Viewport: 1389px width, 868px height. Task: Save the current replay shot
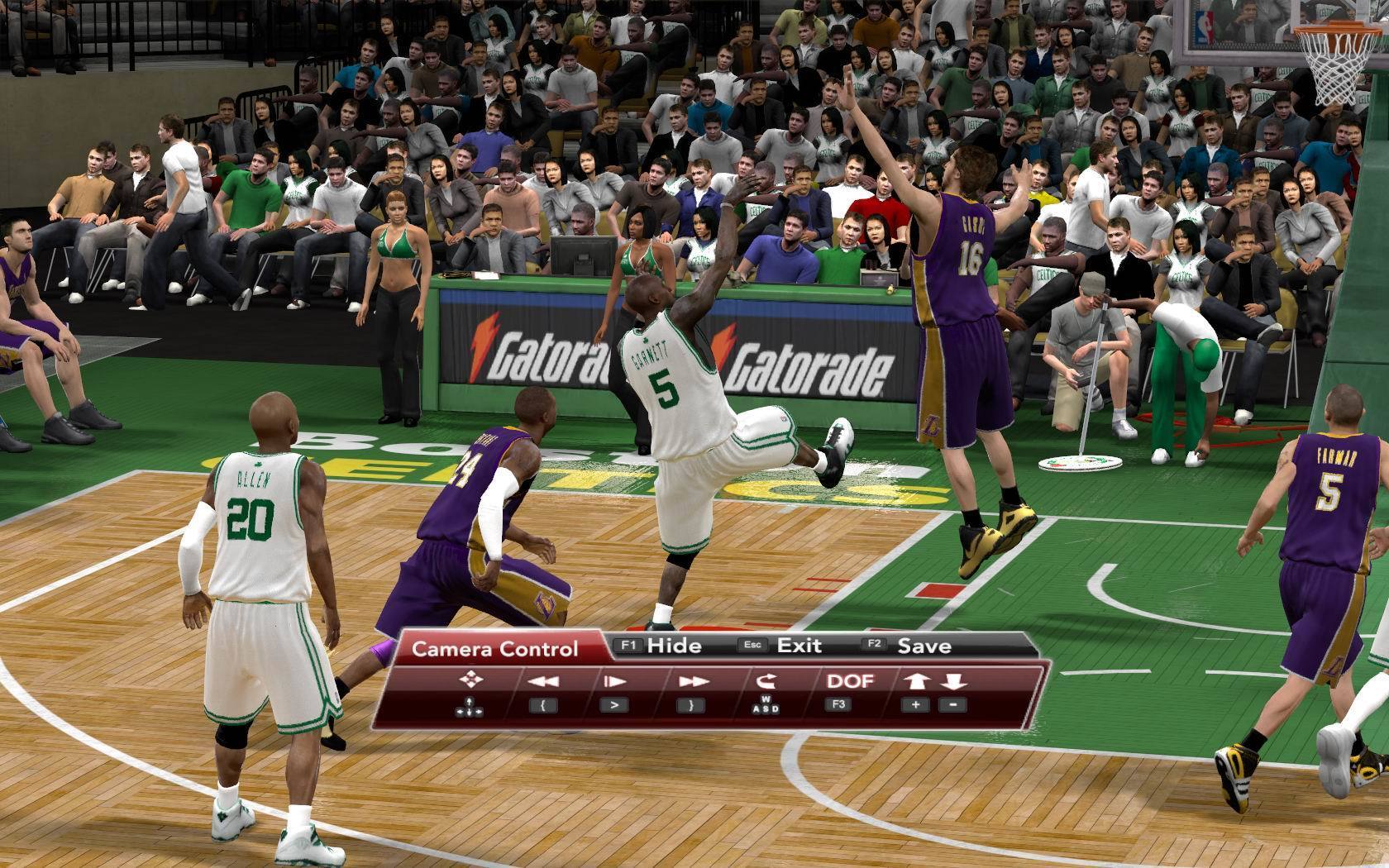[911, 646]
